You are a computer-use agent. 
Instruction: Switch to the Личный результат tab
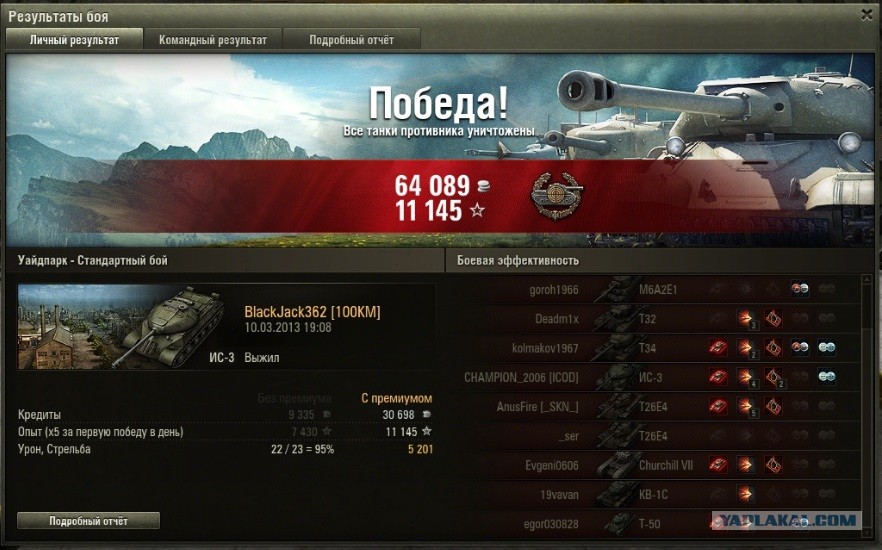(x=75, y=40)
